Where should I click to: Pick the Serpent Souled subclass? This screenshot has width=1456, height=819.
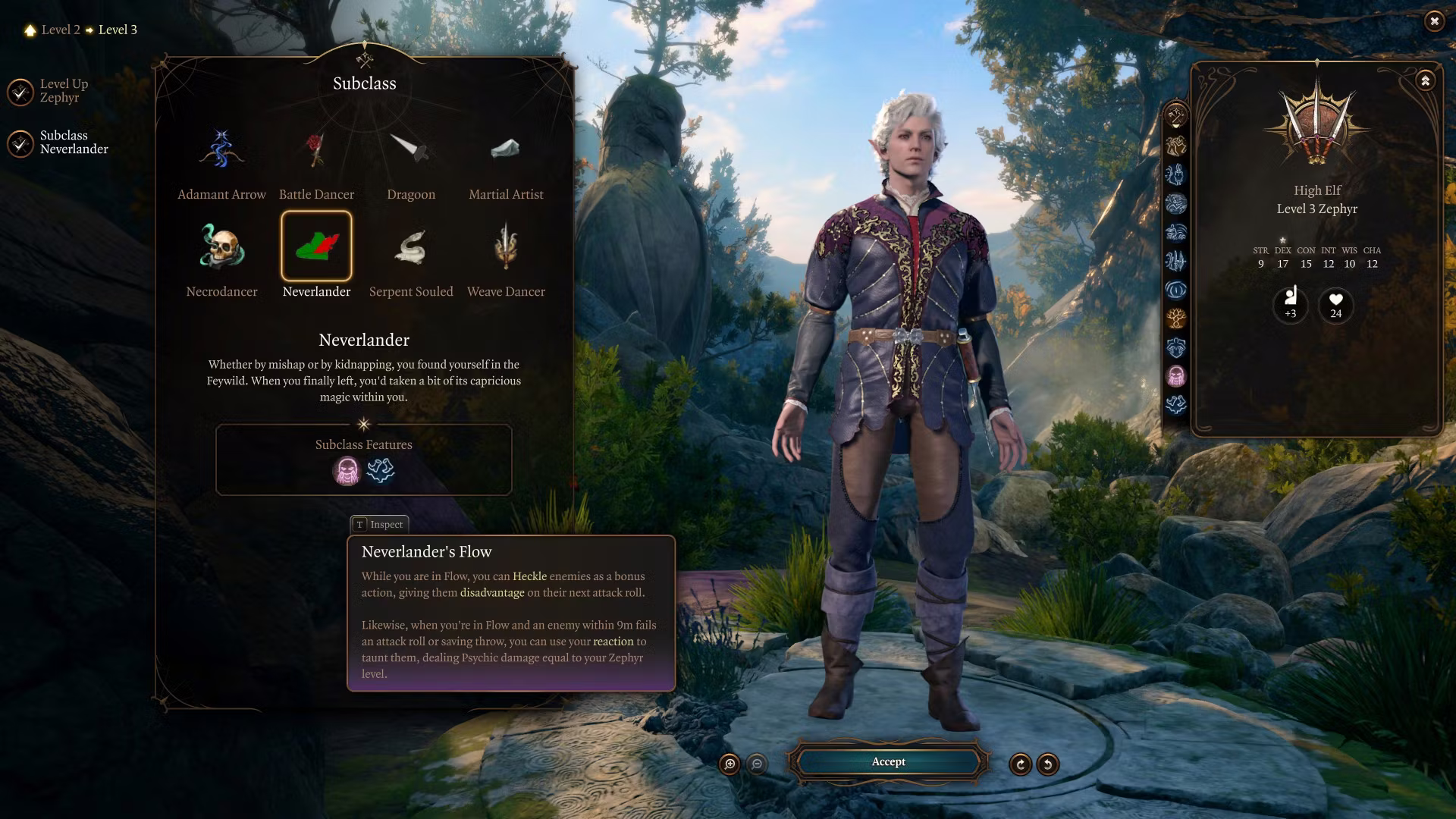pyautogui.click(x=411, y=246)
